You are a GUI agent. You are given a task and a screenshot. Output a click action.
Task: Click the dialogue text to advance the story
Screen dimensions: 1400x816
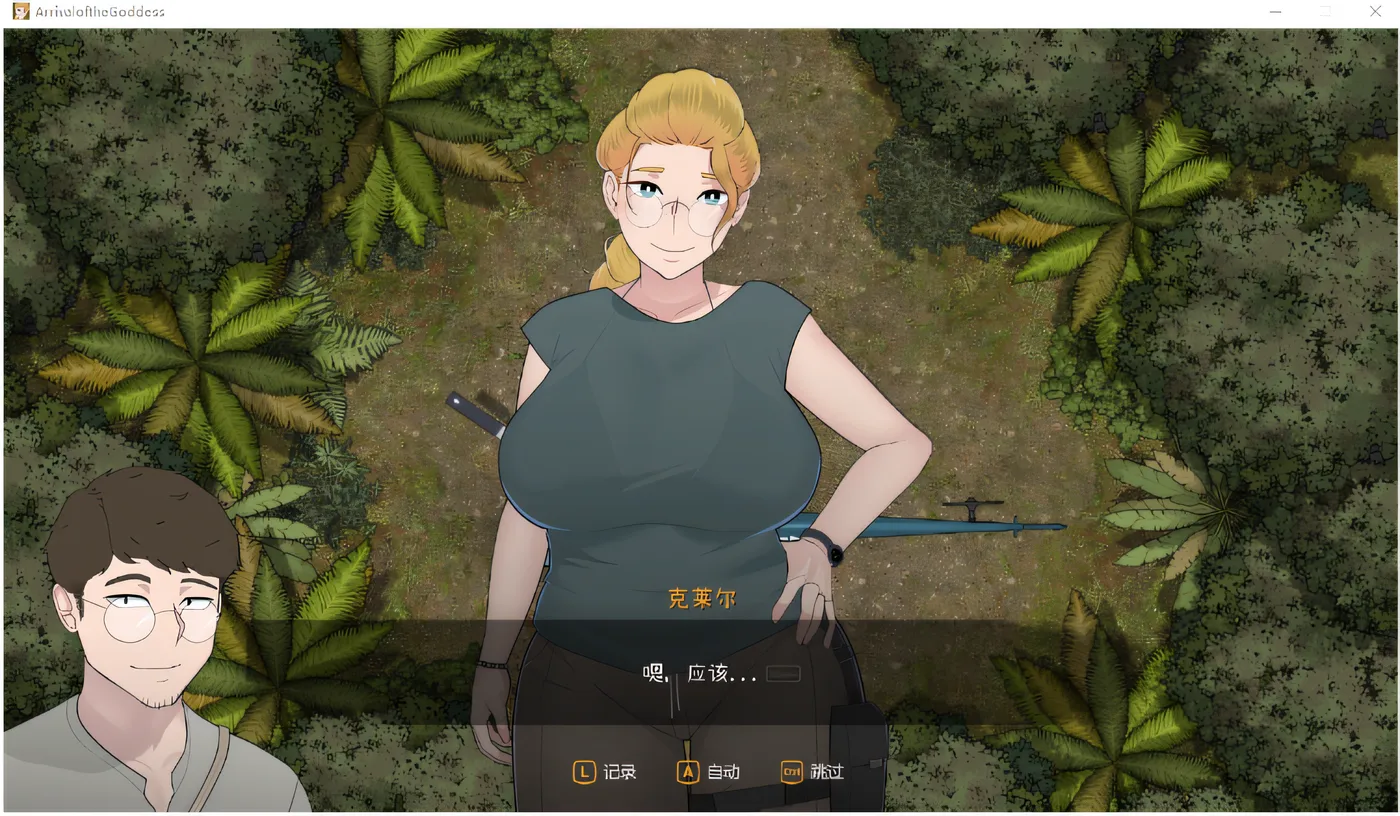click(x=700, y=671)
